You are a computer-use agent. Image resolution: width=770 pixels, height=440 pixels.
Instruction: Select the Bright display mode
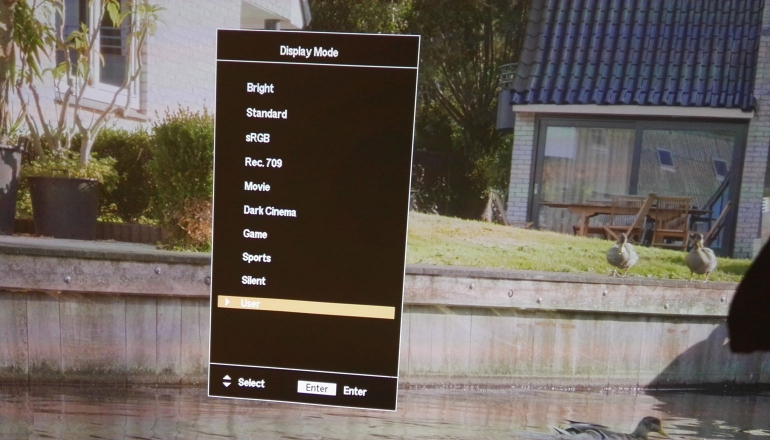coord(260,89)
